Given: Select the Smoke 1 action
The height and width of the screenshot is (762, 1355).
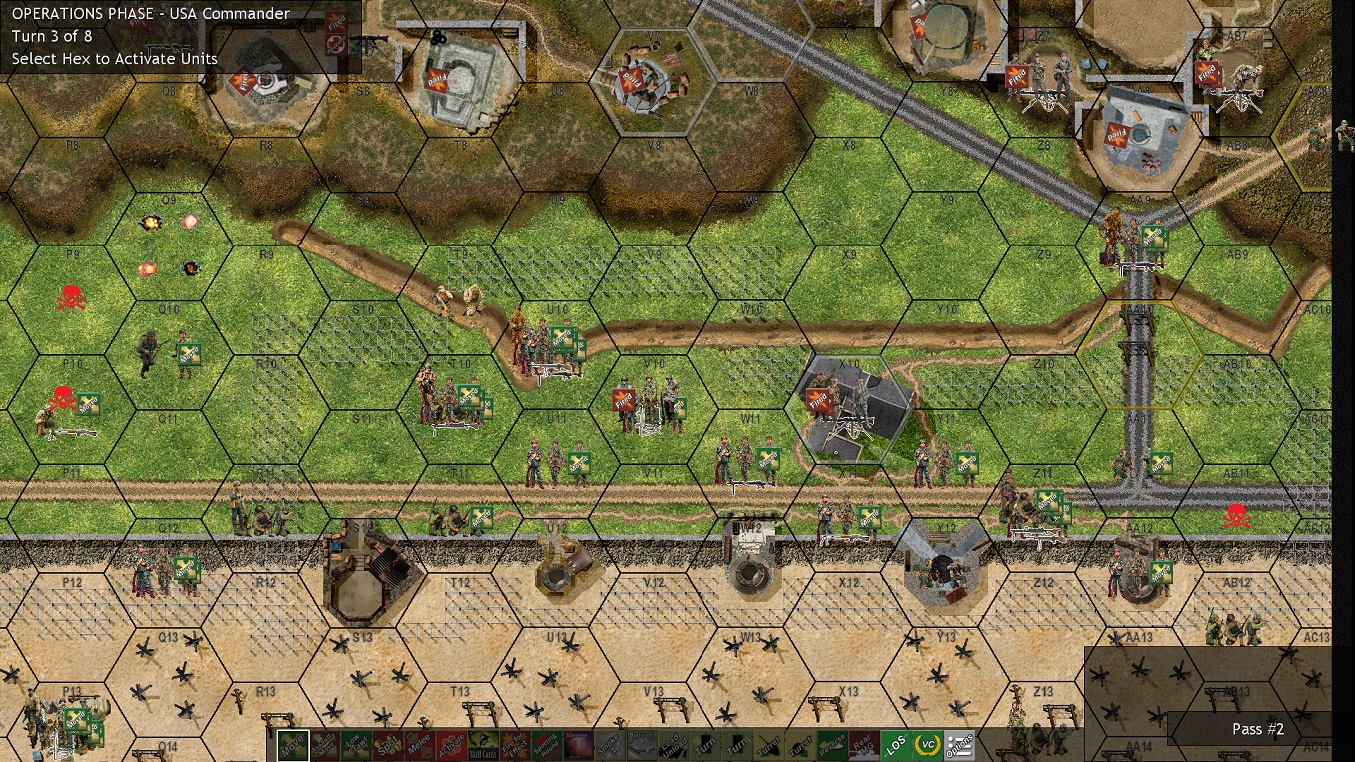Looking at the screenshot, I should pos(609,746).
